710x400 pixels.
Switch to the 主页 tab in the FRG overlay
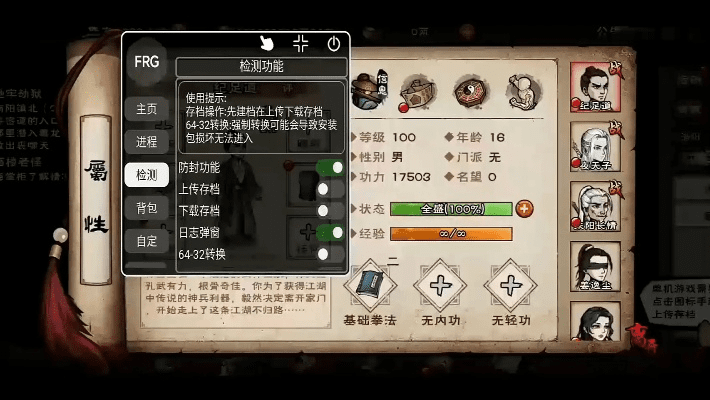click(x=146, y=108)
